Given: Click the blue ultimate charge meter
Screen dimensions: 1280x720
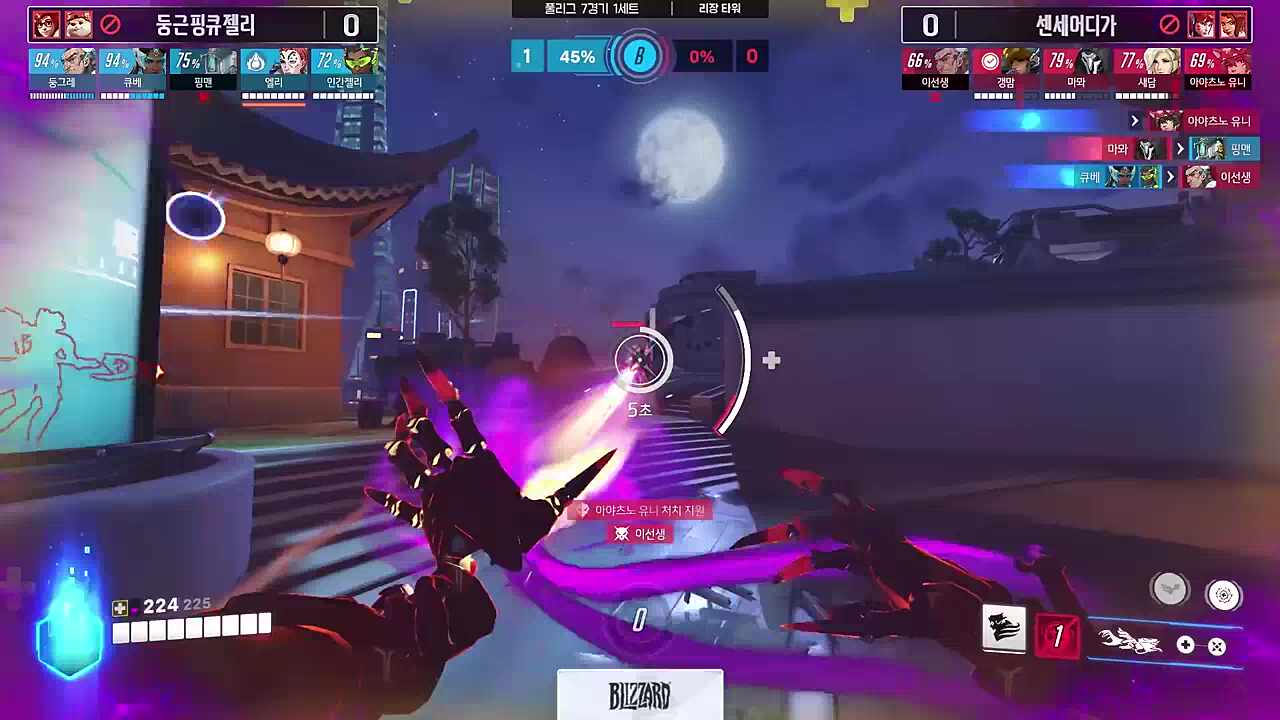Looking at the screenshot, I should [x=70, y=628].
